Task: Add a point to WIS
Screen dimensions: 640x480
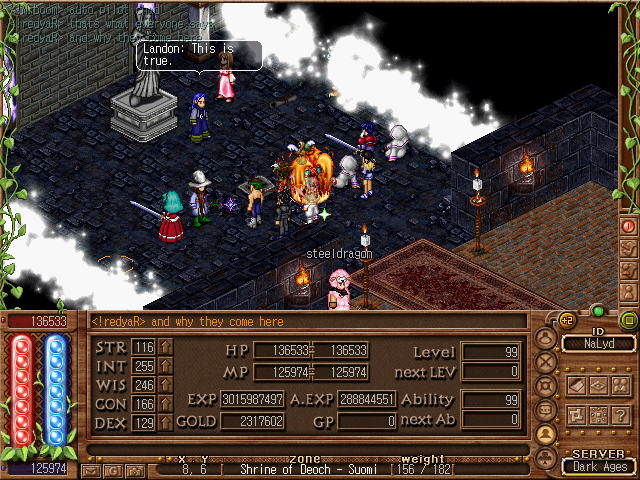Action: click(x=166, y=385)
